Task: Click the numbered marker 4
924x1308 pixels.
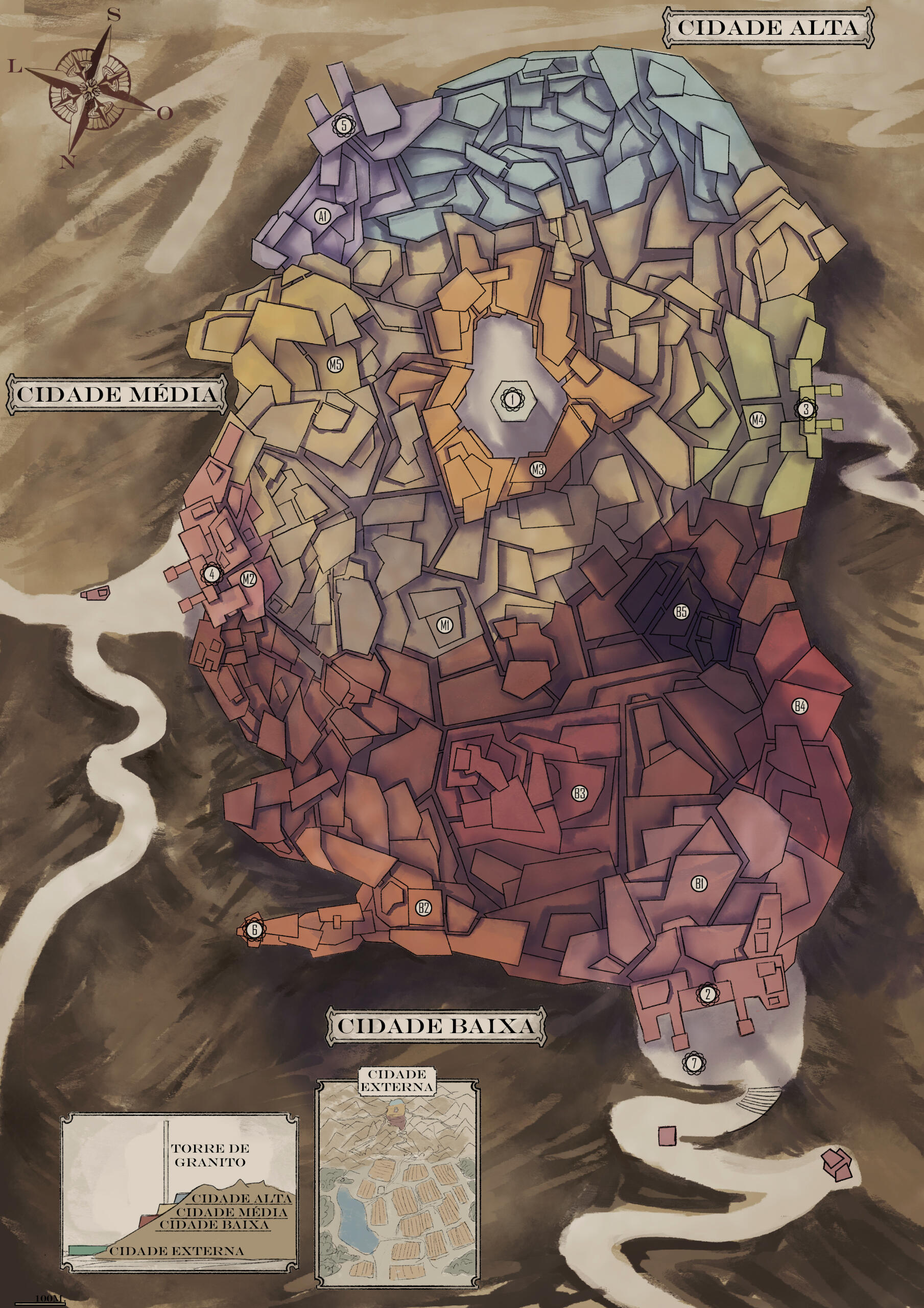Action: (x=212, y=574)
